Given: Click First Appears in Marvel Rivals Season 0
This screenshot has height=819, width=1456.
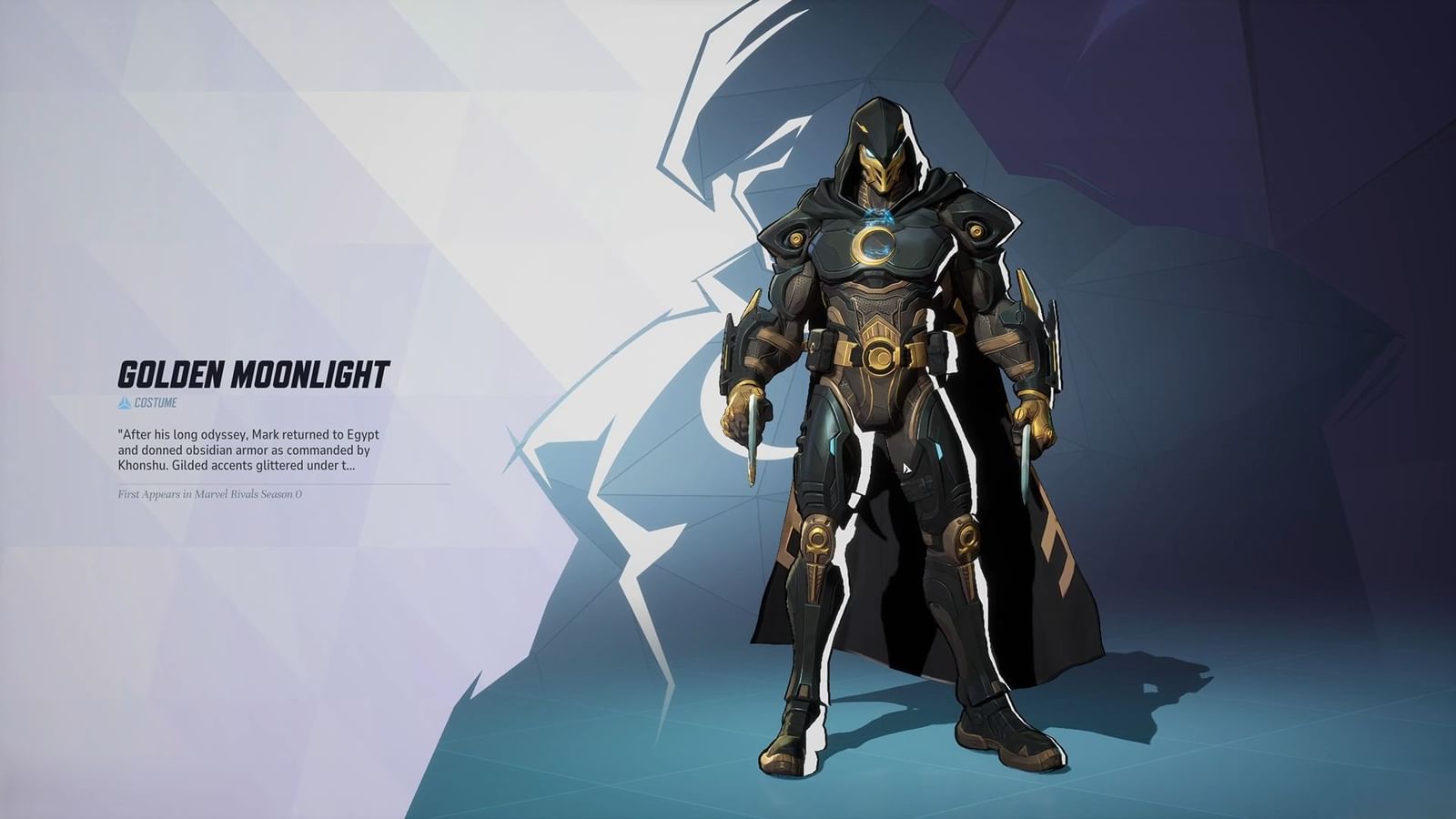Looking at the screenshot, I should tap(211, 496).
